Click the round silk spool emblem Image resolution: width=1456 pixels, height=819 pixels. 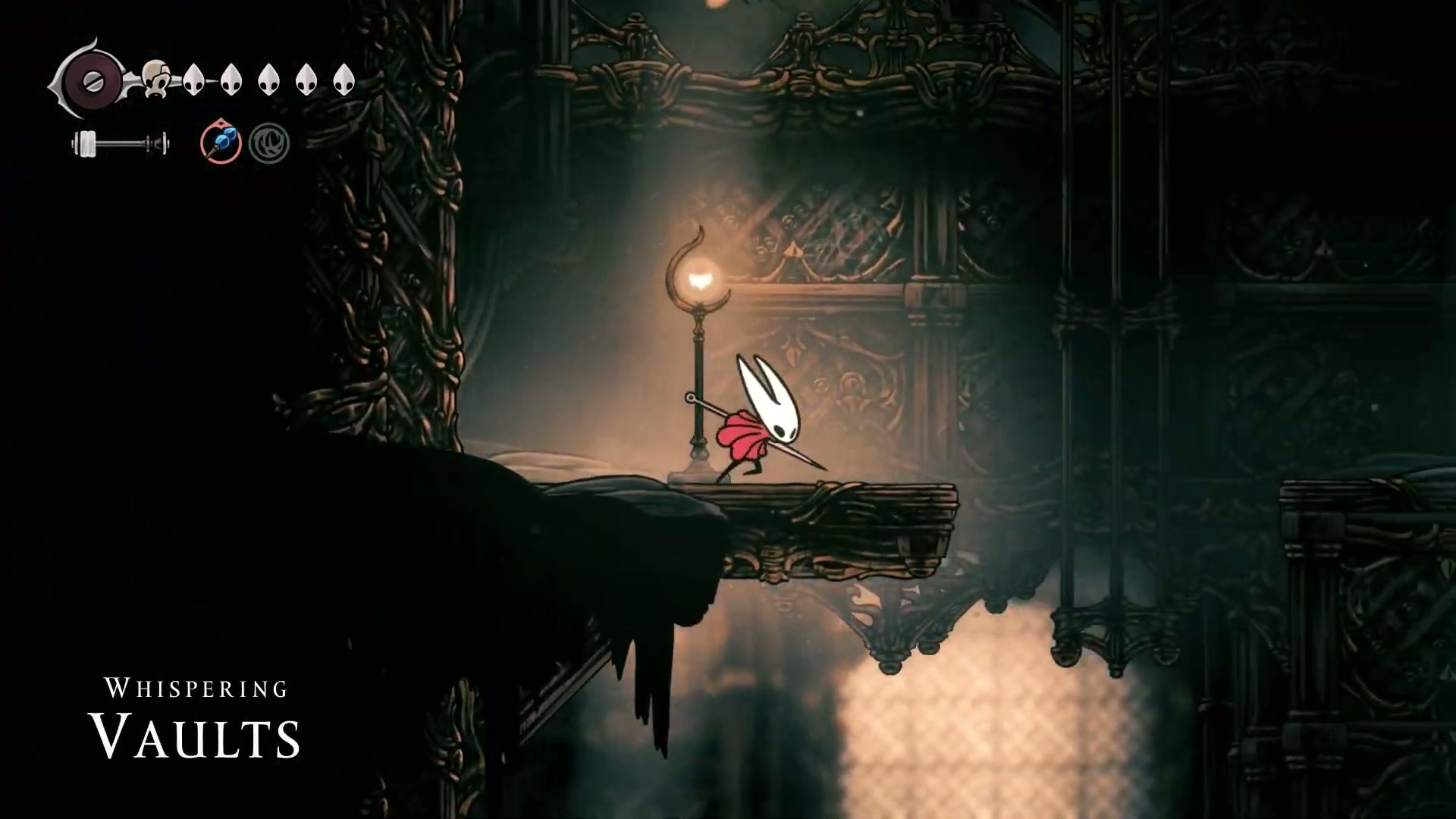pyautogui.click(x=93, y=80)
